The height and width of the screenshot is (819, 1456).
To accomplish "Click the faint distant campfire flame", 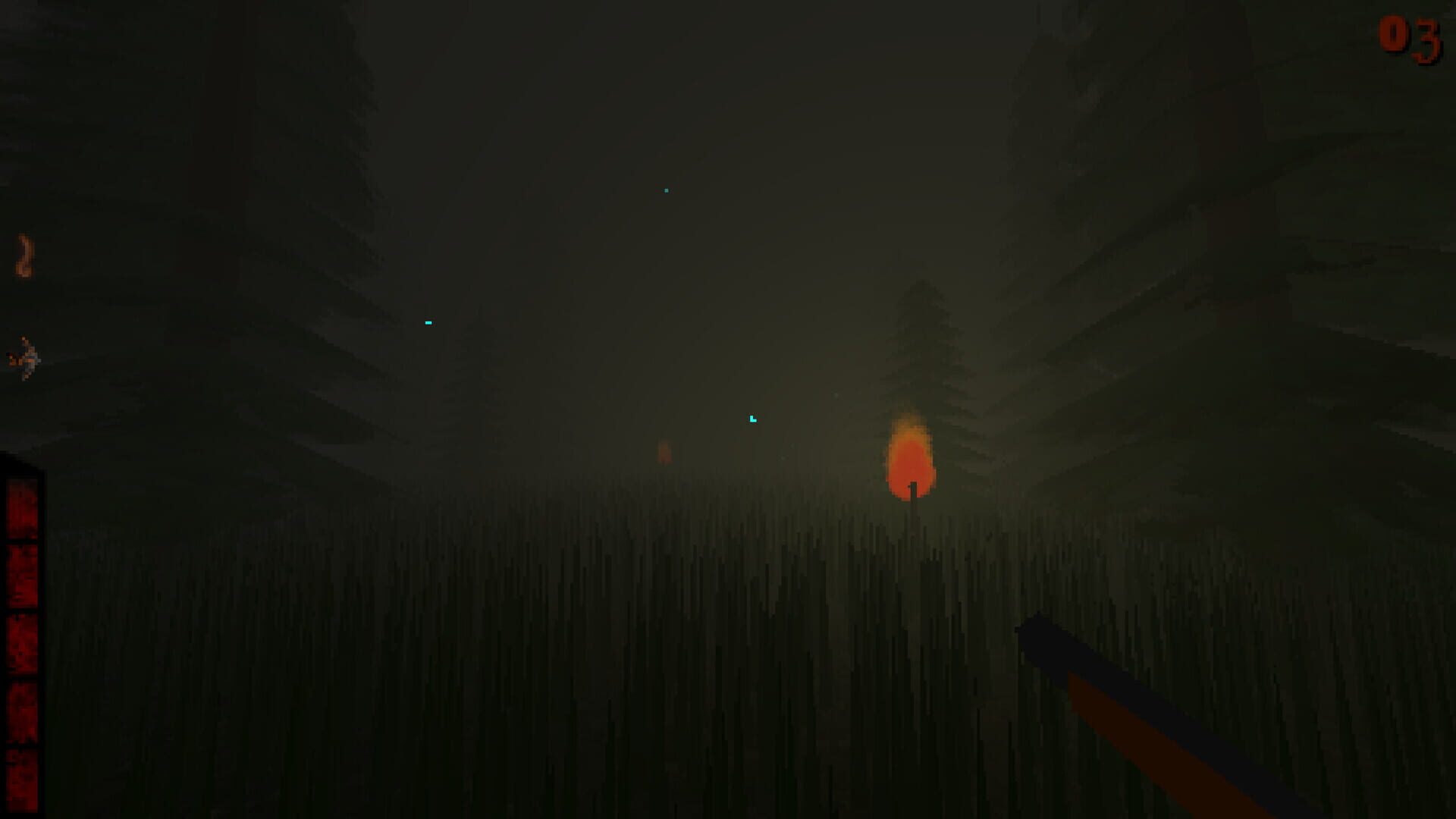I will pyautogui.click(x=666, y=451).
